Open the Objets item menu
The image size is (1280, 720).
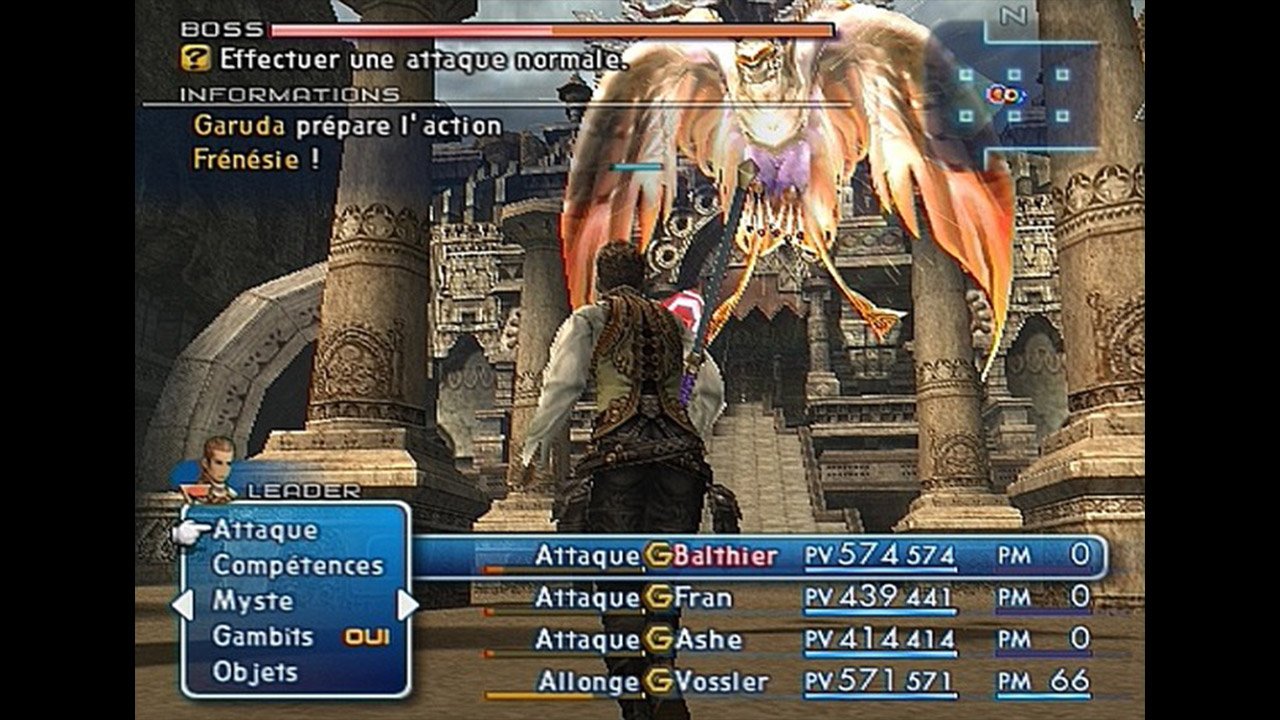click(255, 672)
